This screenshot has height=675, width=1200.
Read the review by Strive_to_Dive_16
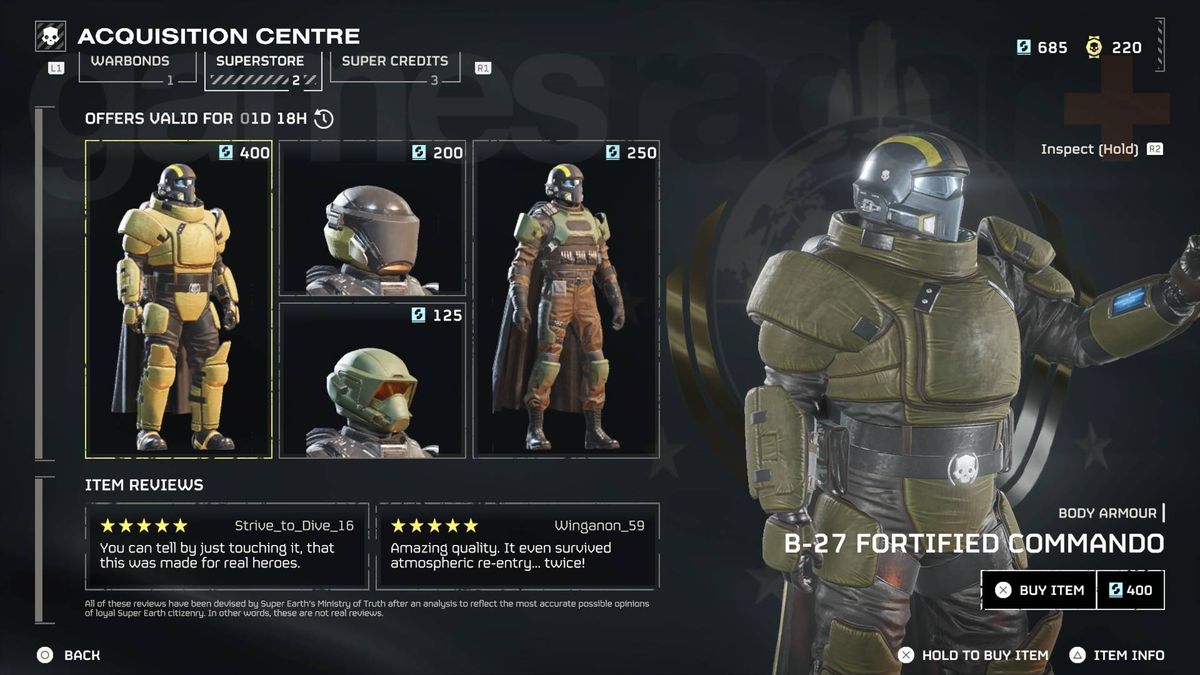[226, 546]
